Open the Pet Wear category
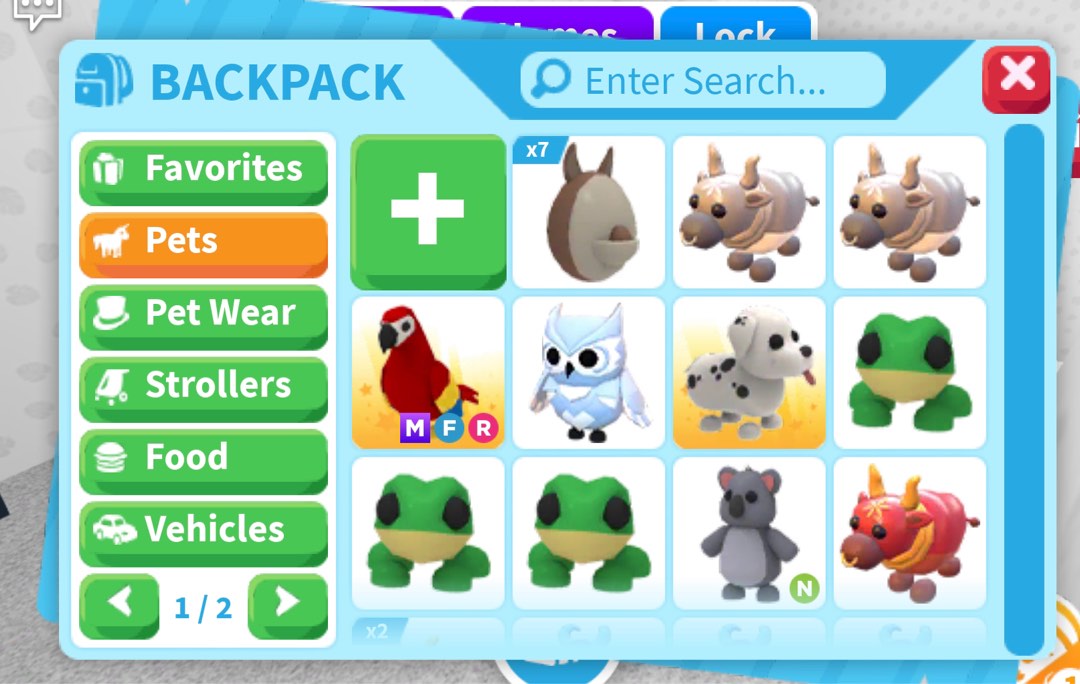The image size is (1080, 684). (203, 314)
